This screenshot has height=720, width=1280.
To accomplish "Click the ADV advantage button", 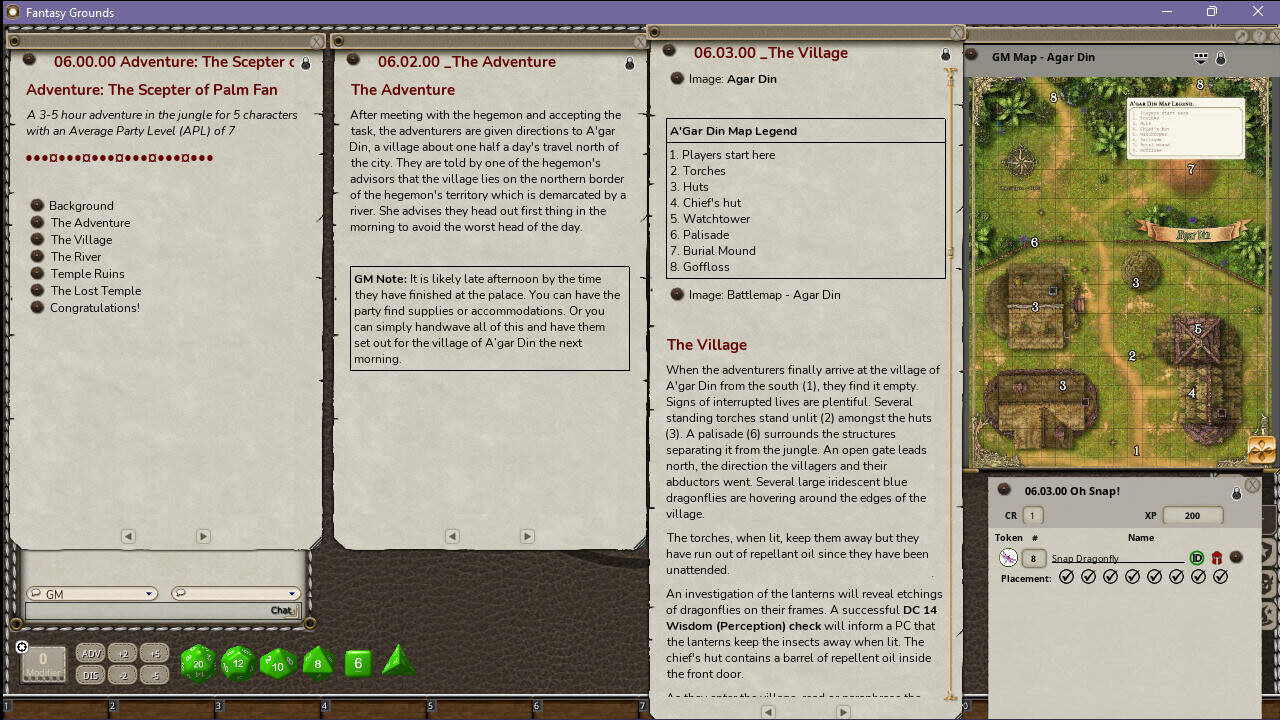I will [90, 652].
